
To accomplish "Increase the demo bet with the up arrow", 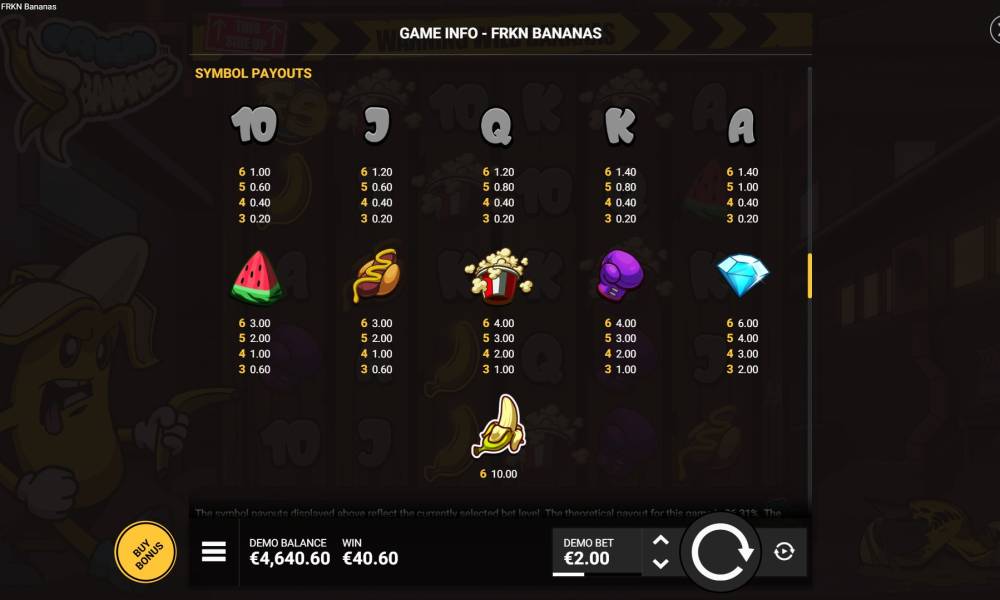I will click(x=660, y=541).
